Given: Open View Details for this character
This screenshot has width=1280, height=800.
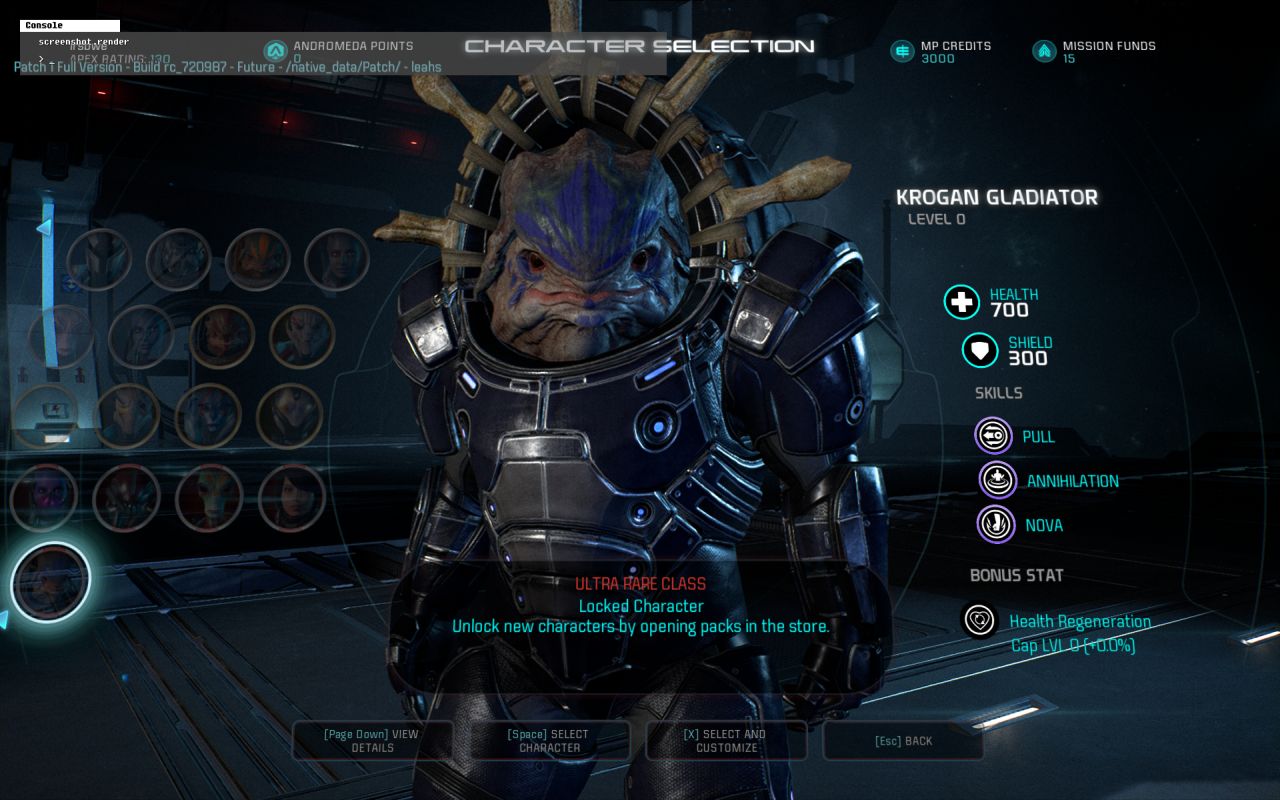Looking at the screenshot, I should [x=372, y=741].
